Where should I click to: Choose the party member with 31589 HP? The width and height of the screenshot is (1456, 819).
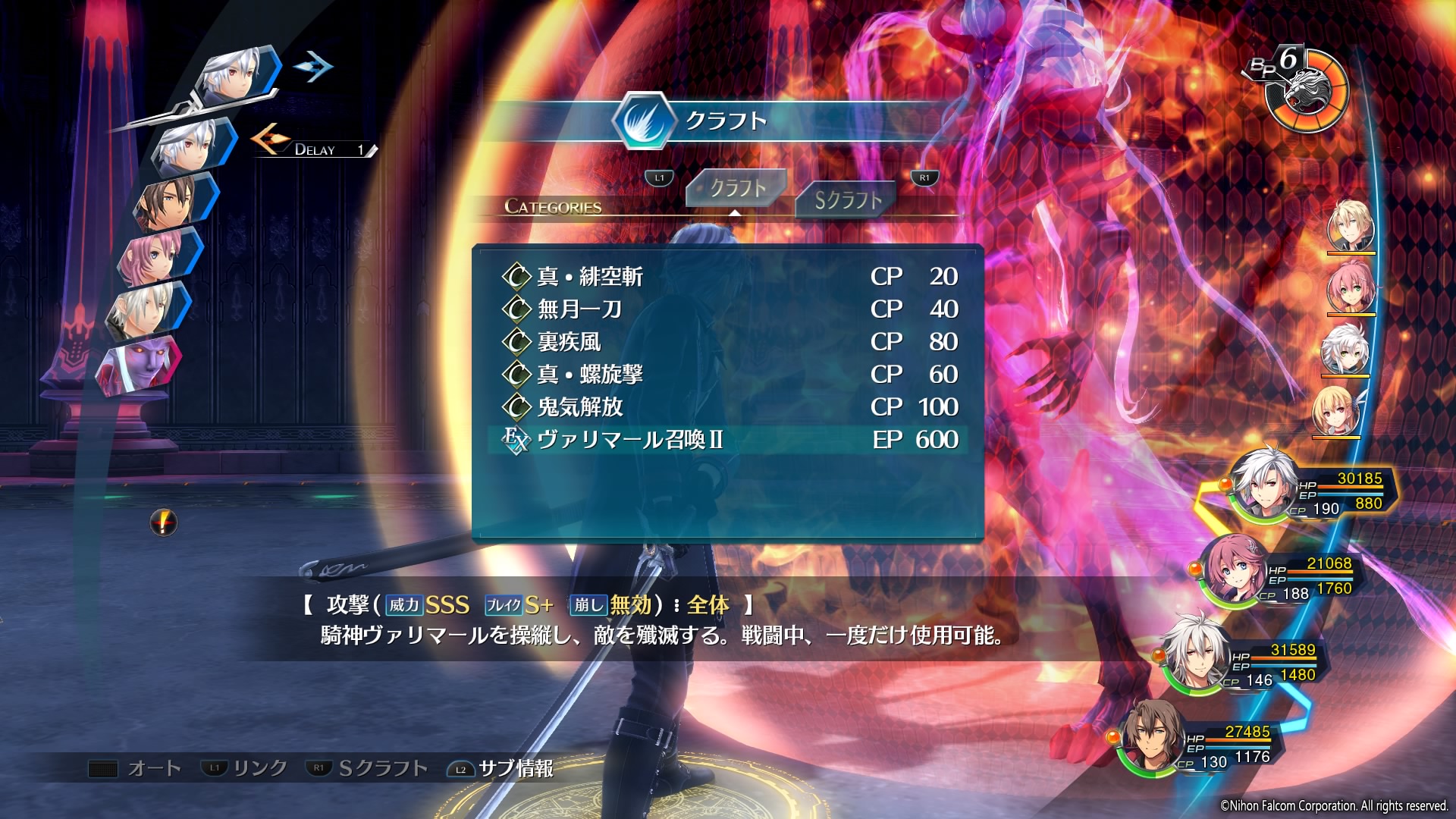1197,655
